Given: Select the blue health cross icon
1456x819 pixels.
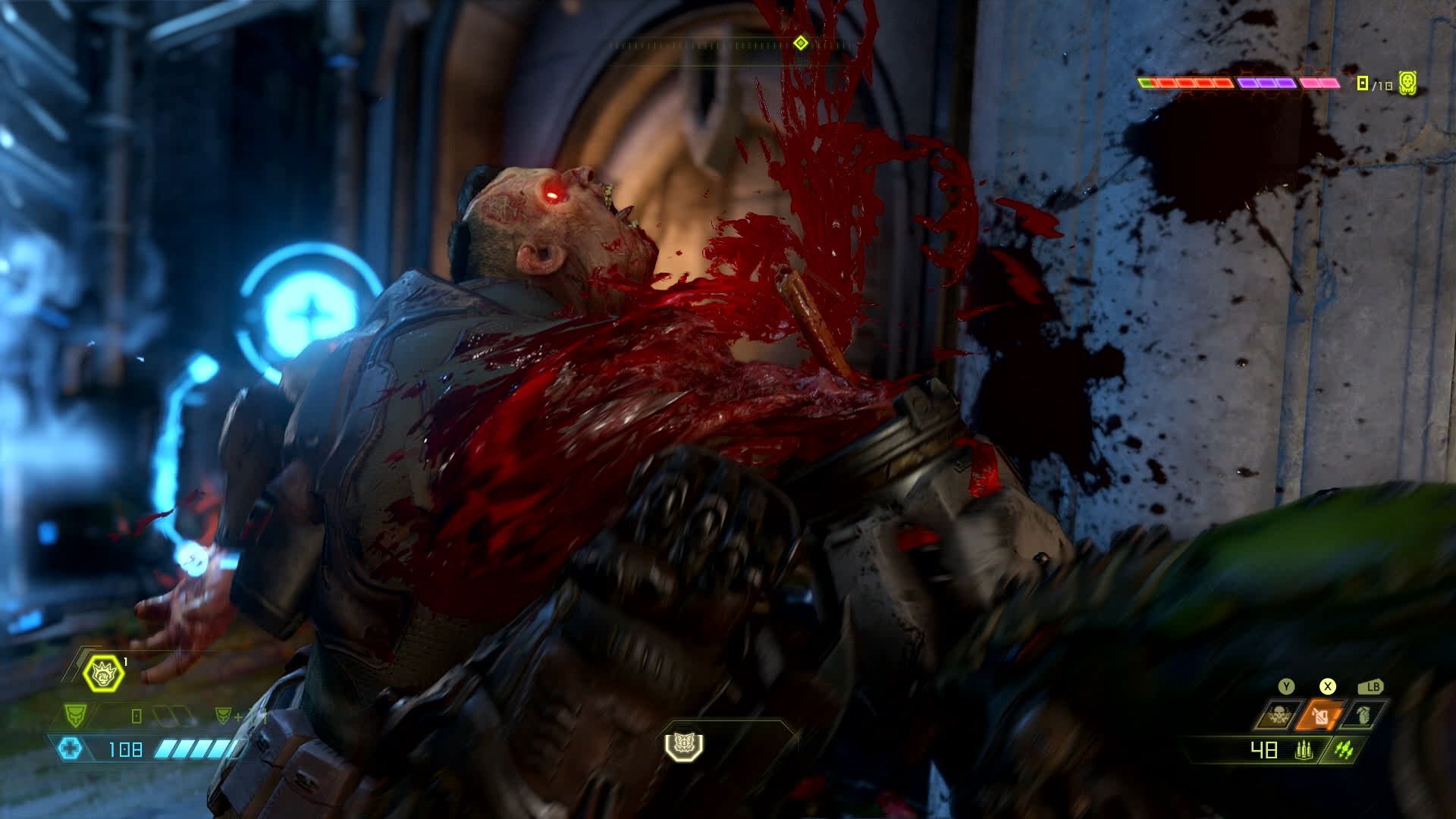Looking at the screenshot, I should (x=71, y=749).
